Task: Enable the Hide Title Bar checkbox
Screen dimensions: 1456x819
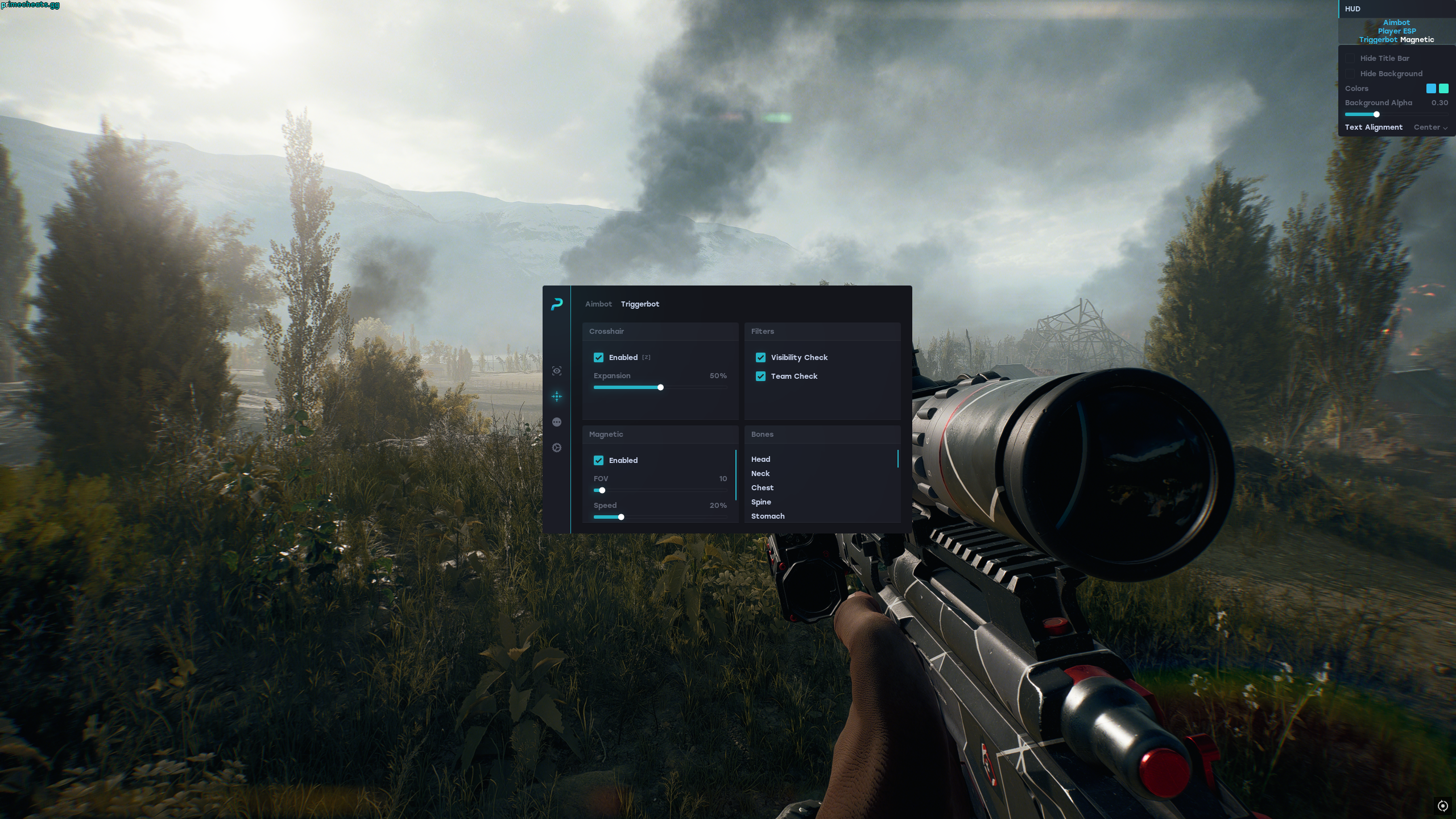Action: [x=1350, y=58]
